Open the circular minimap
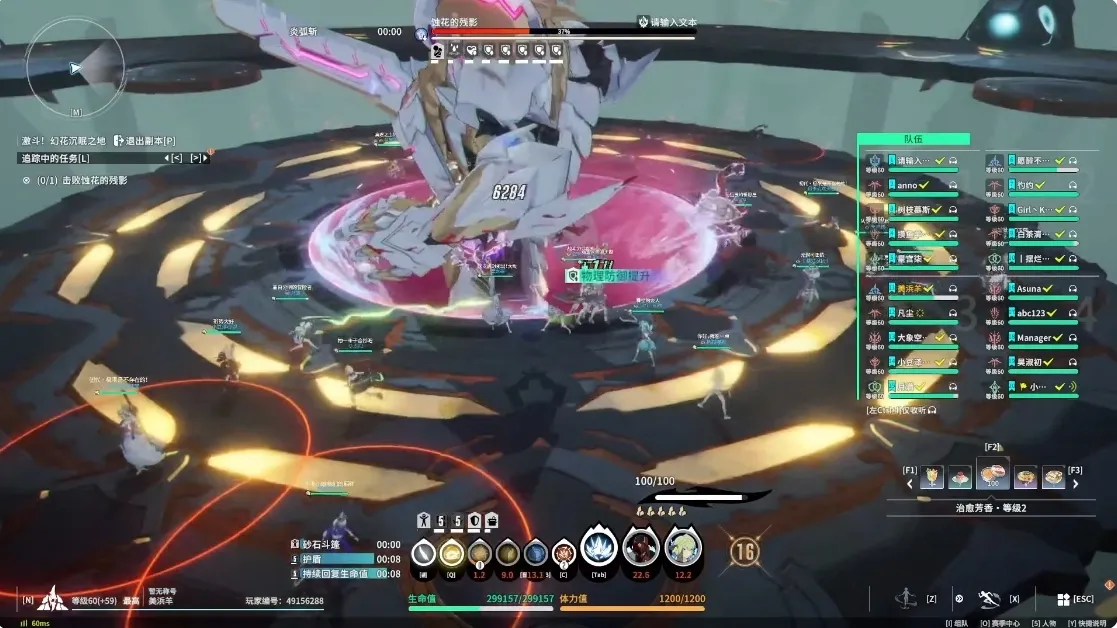1117x628 pixels. (75, 68)
